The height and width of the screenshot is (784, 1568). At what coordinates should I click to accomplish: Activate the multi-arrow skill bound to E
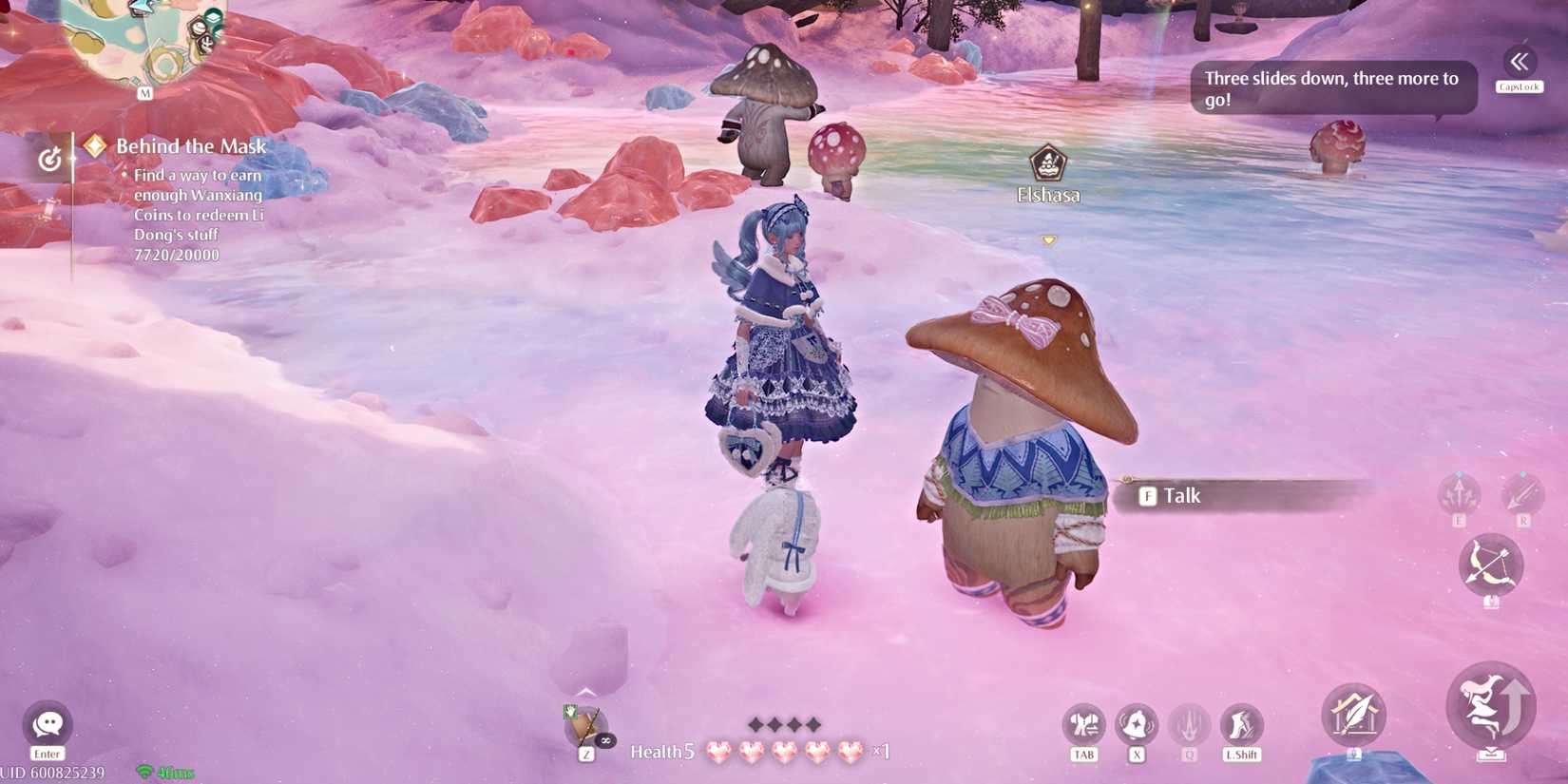1457,493
